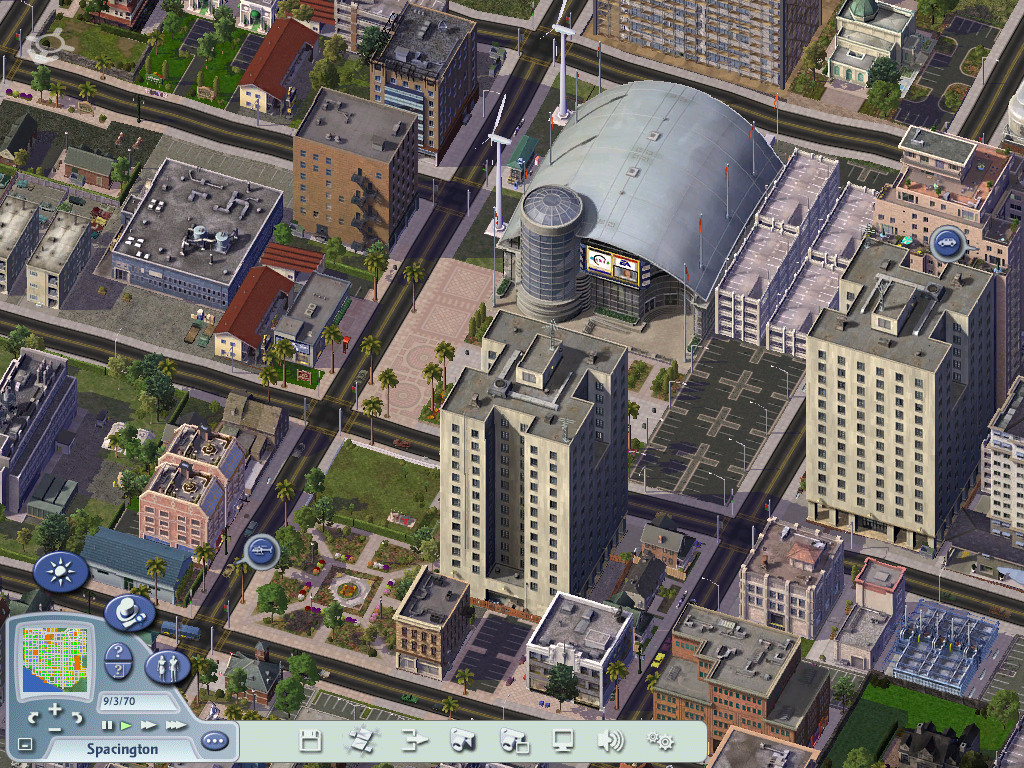Take a snapshot with the camera icon
Viewport: 1024px width, 768px height.
click(x=462, y=741)
